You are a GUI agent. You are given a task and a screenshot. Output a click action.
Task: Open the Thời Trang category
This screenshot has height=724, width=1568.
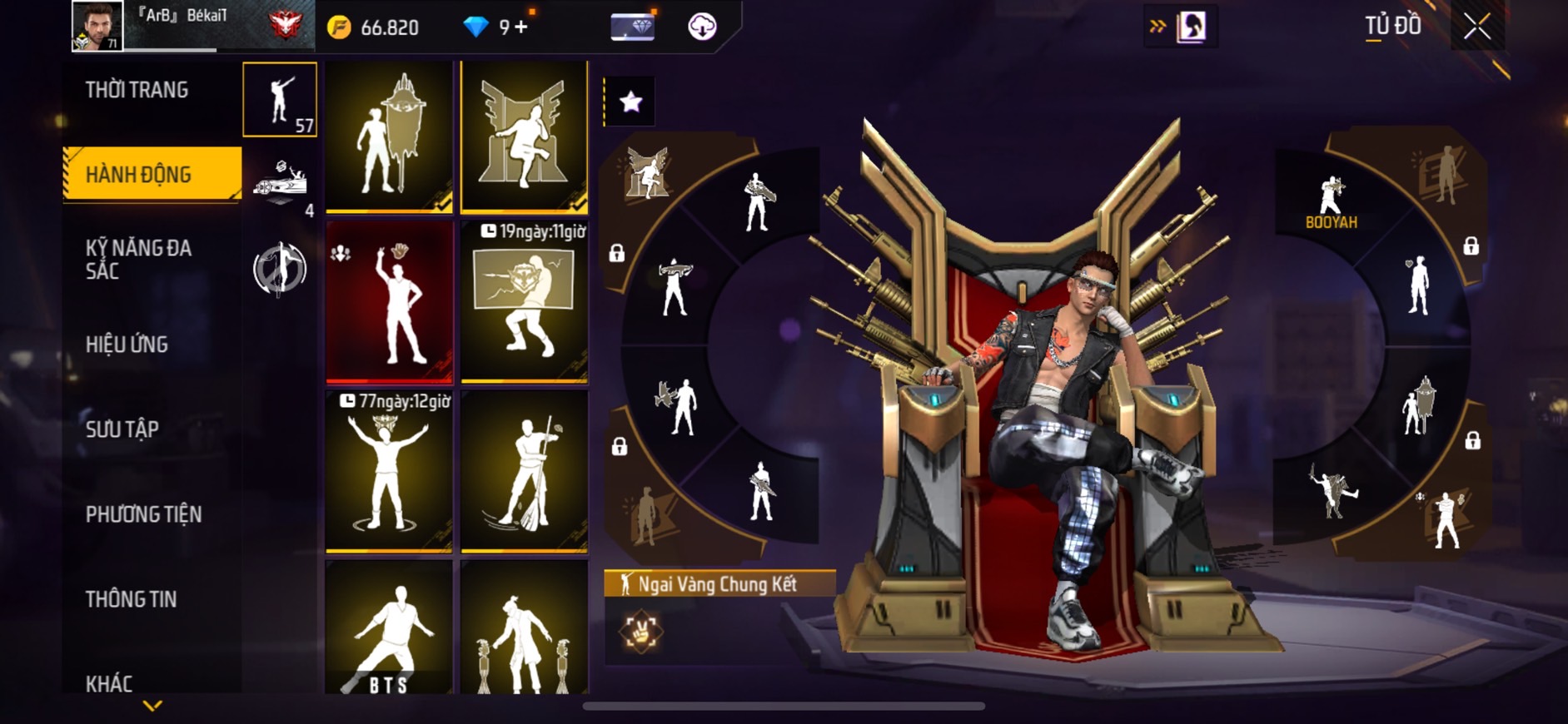pyautogui.click(x=137, y=90)
